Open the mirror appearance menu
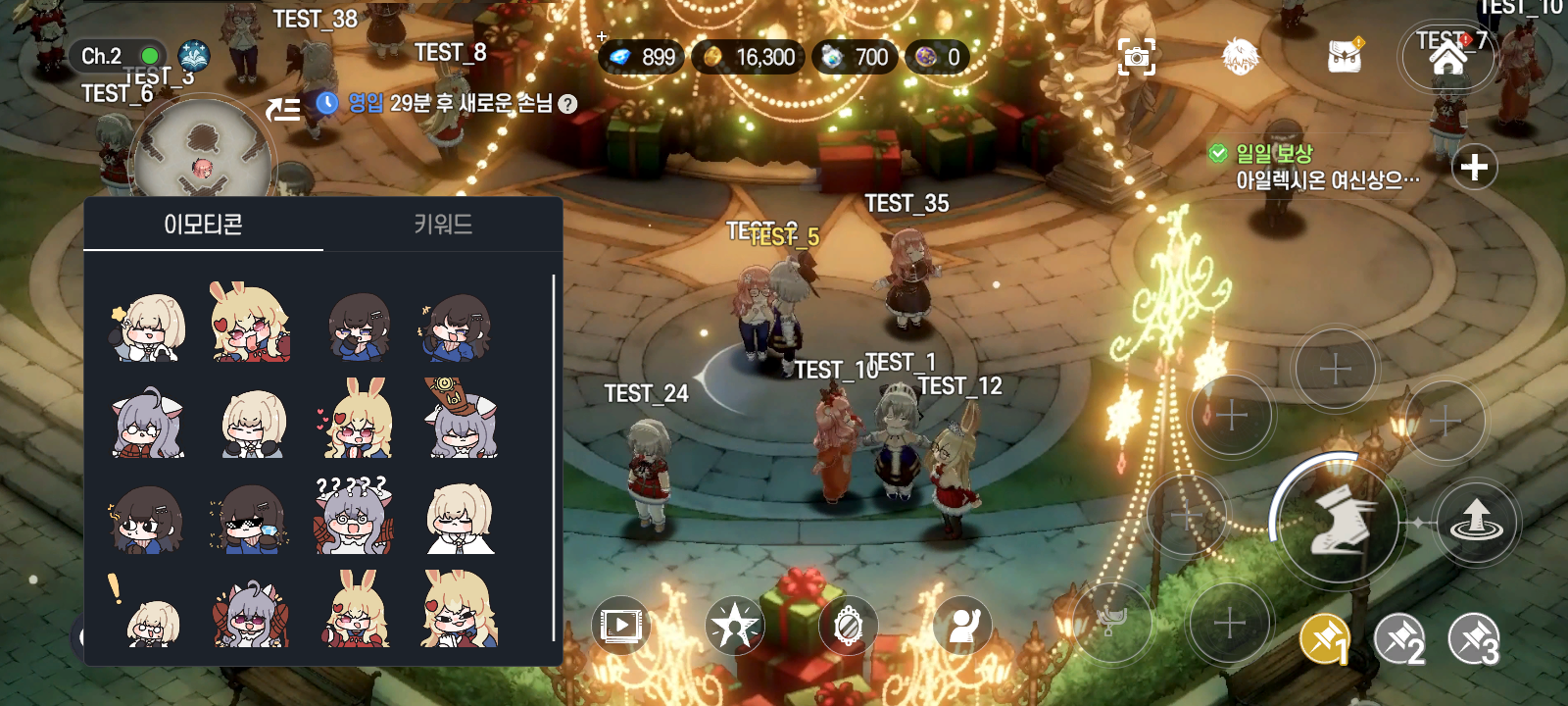1568x706 pixels. (x=846, y=626)
